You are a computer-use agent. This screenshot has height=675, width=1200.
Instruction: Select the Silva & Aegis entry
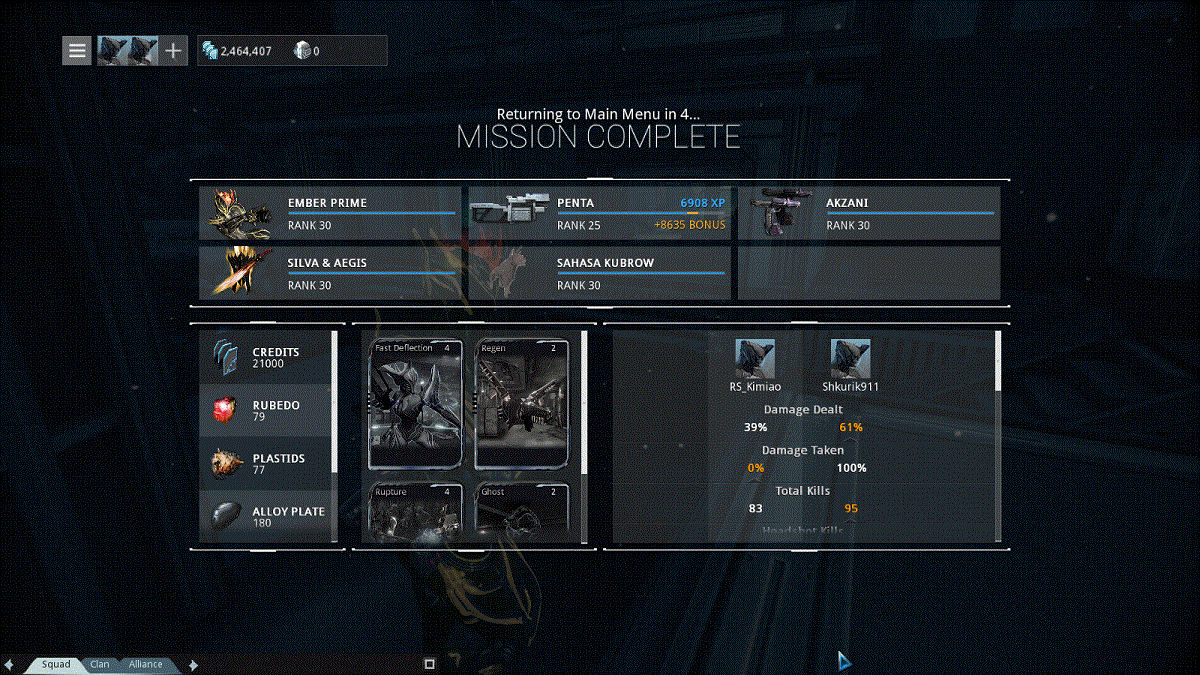tap(330, 274)
